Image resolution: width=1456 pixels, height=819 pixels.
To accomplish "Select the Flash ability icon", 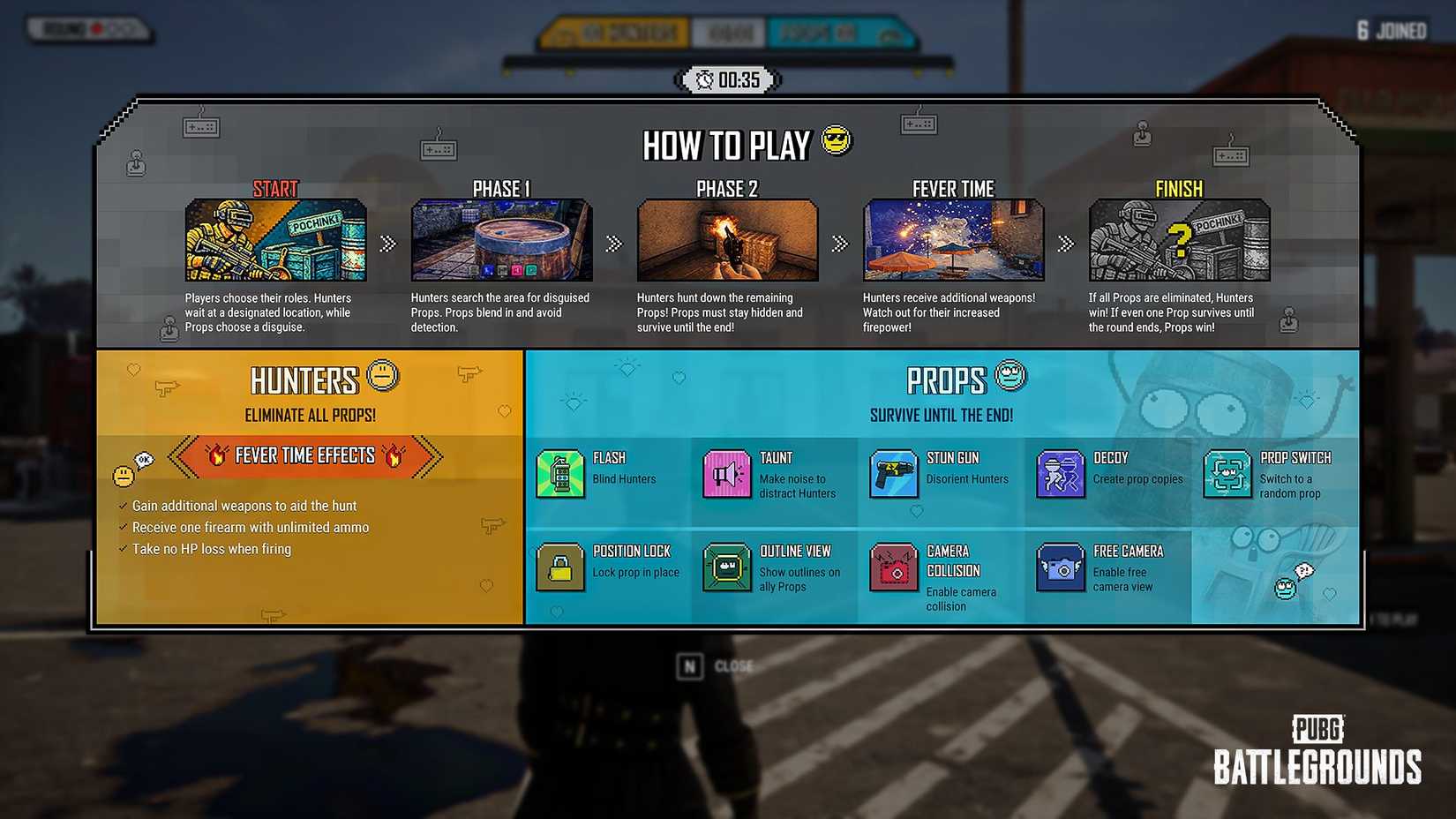I will pyautogui.click(x=562, y=474).
